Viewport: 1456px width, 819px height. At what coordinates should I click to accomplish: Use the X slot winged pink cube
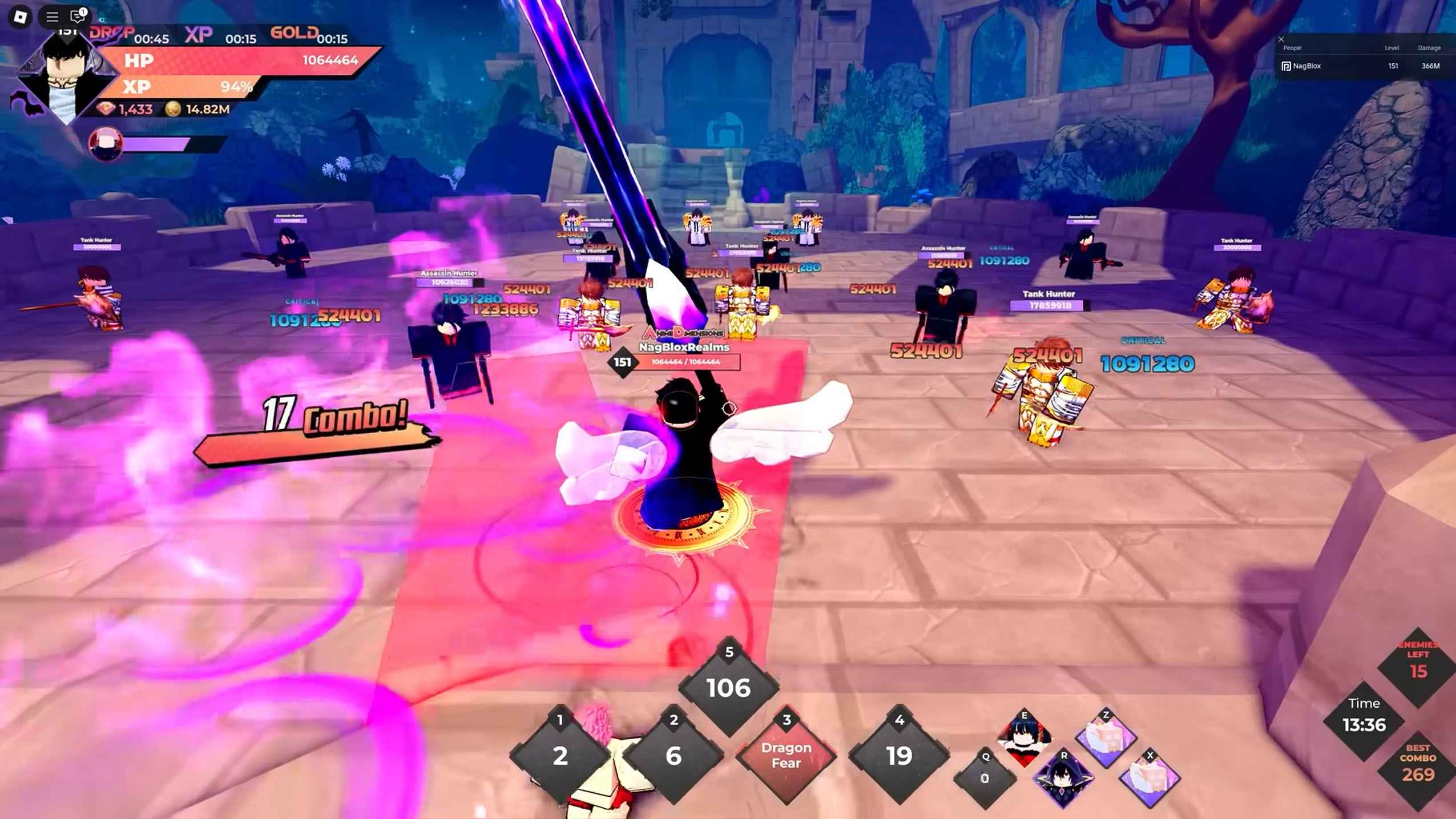1149,777
